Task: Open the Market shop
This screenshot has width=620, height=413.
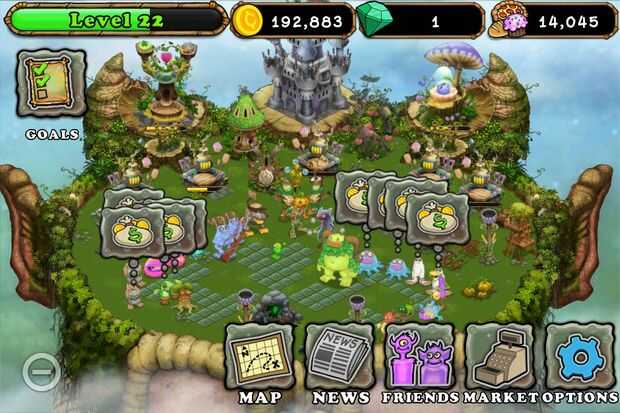Action: [x=499, y=357]
